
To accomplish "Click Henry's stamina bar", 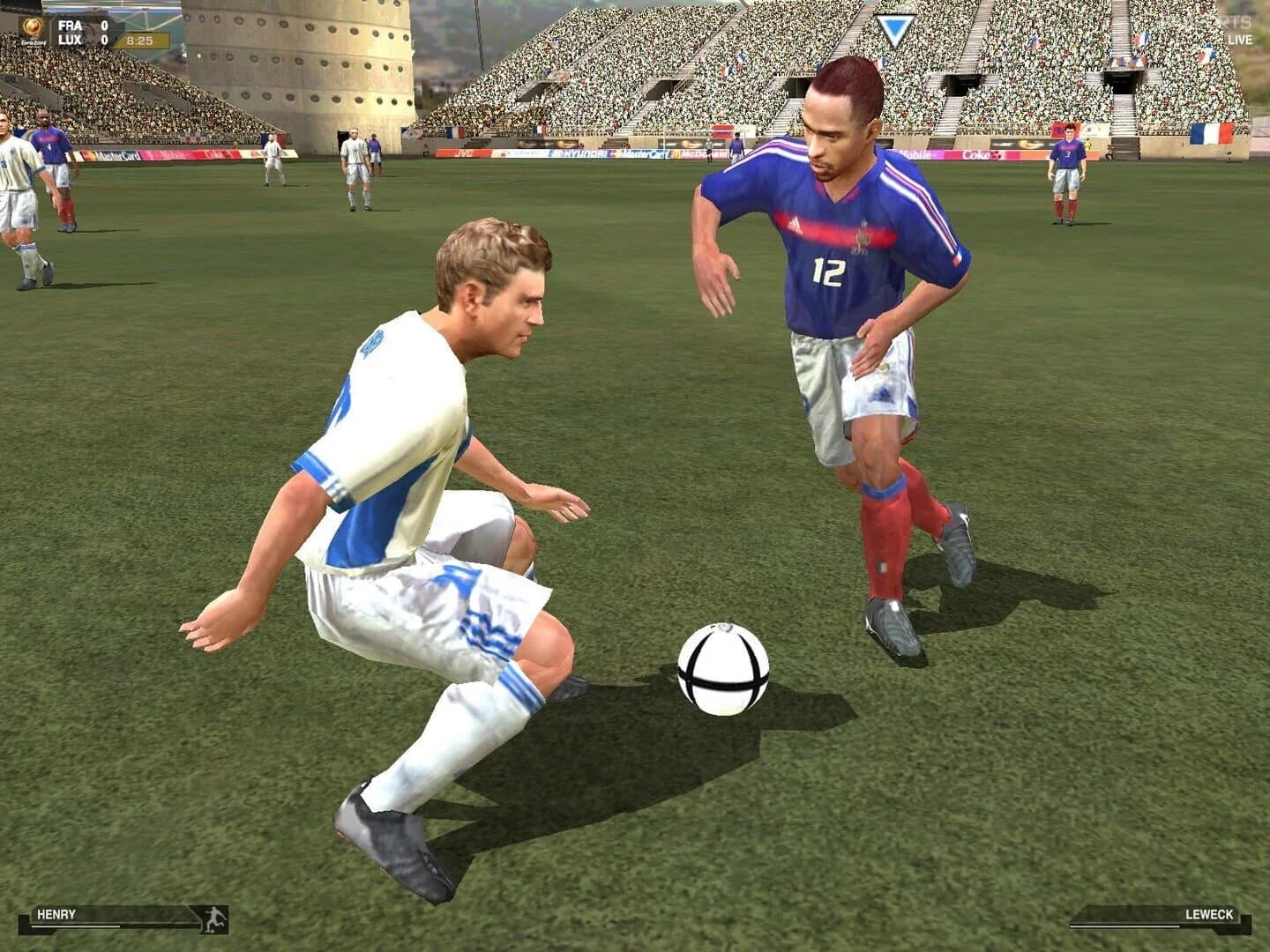I will 75,926.
